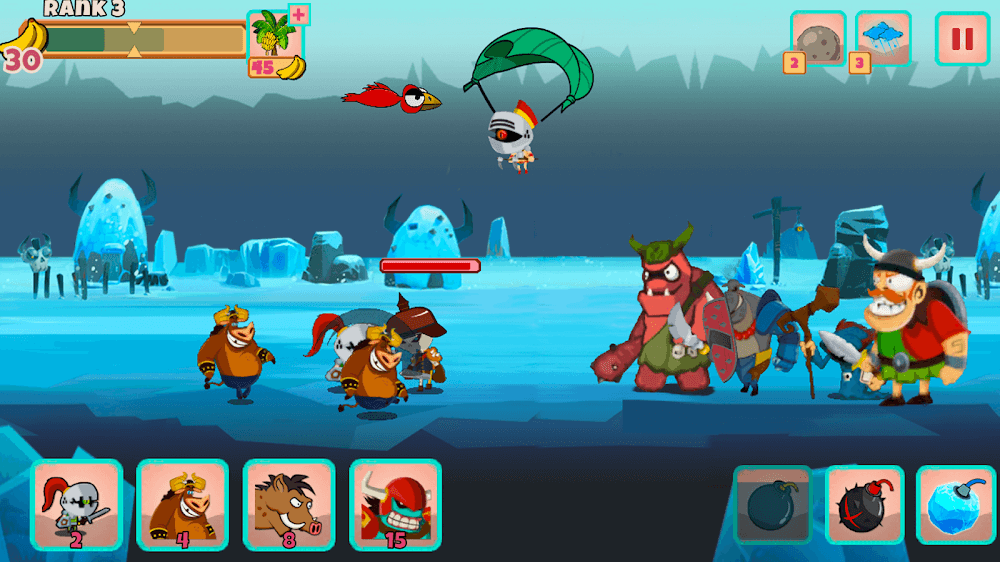
Task: Spawn the boar unit costing 8
Action: (x=289, y=504)
